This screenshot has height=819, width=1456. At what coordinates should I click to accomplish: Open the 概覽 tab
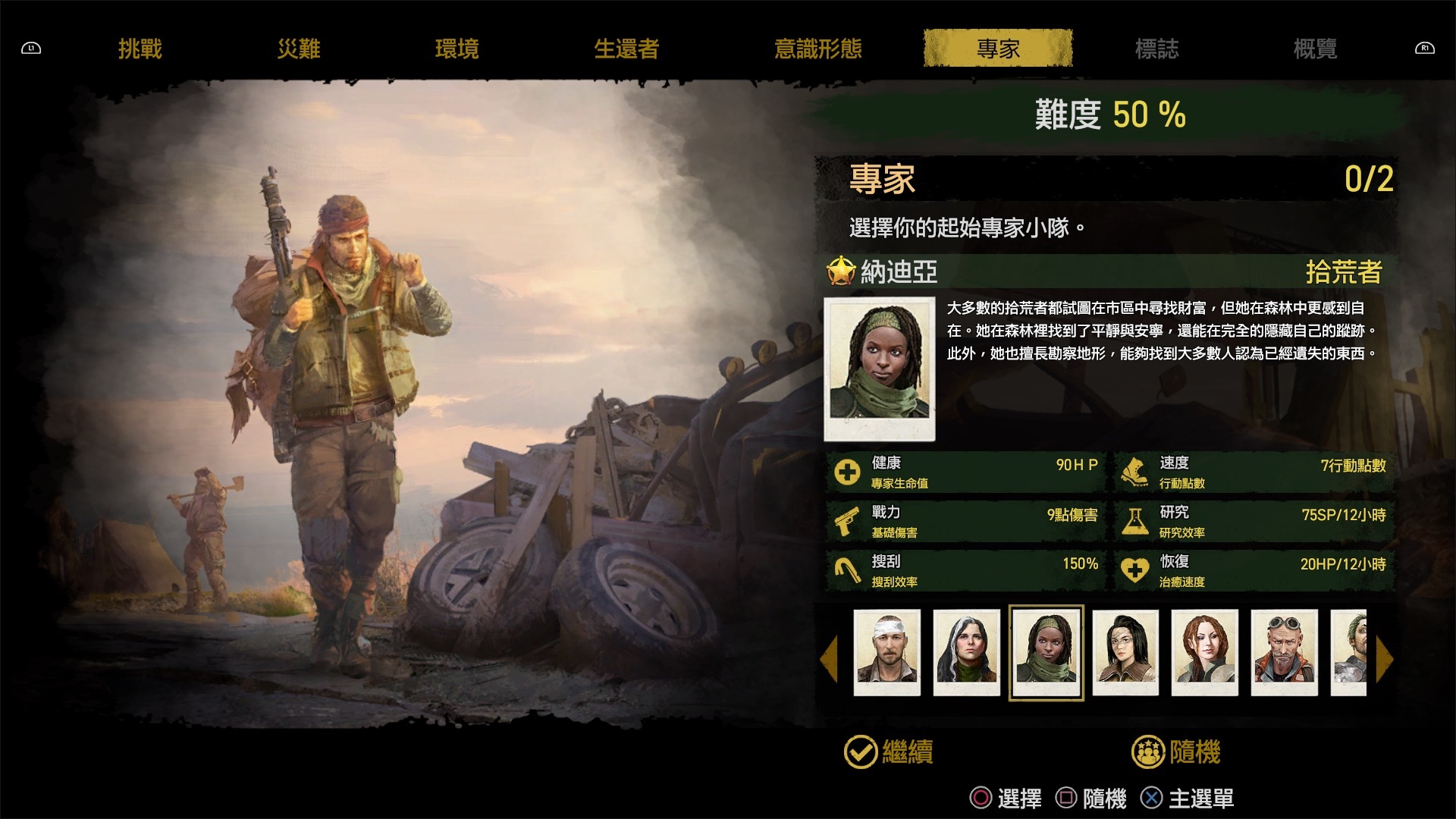[1313, 48]
